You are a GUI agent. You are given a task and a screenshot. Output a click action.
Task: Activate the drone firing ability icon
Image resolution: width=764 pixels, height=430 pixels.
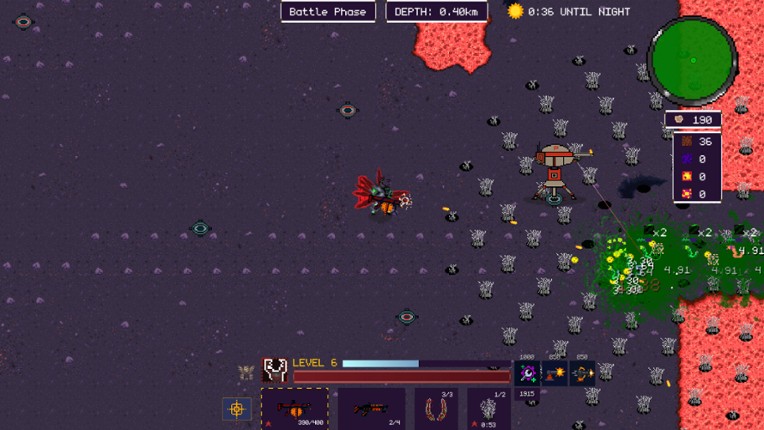click(x=582, y=374)
